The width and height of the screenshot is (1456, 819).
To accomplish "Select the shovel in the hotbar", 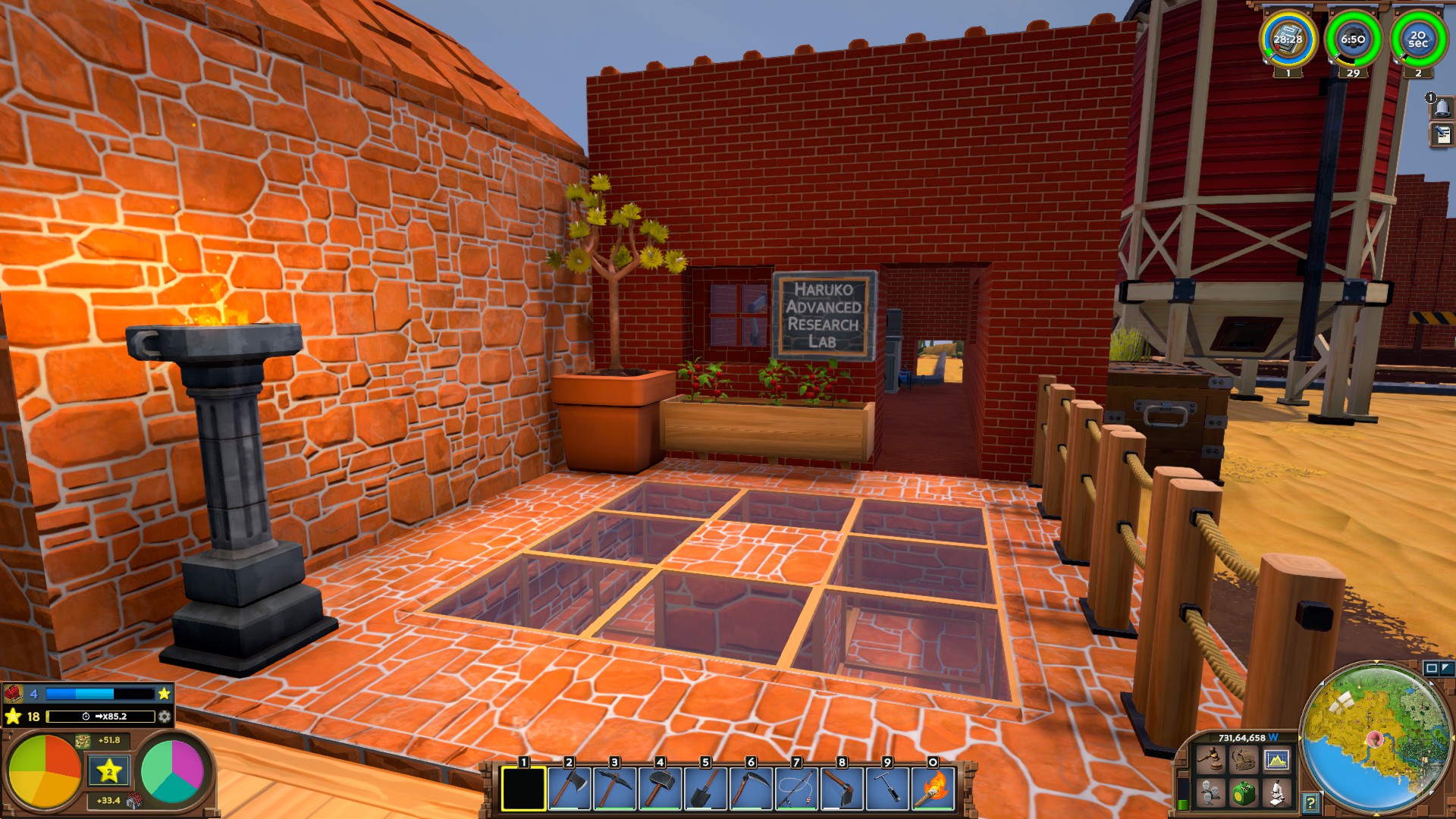I will pyautogui.click(x=705, y=789).
